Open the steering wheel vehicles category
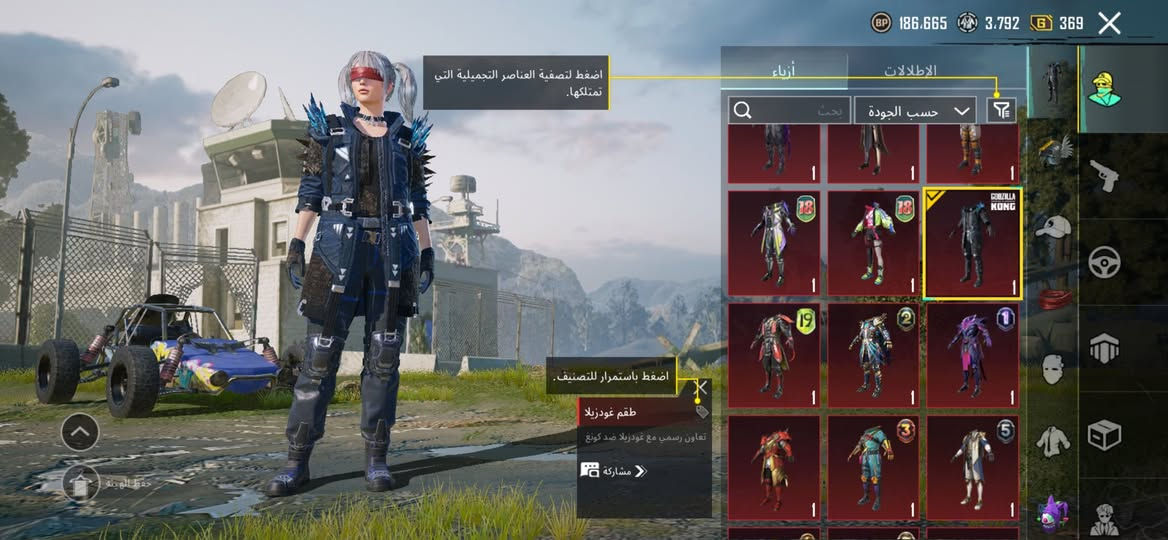 (1104, 263)
